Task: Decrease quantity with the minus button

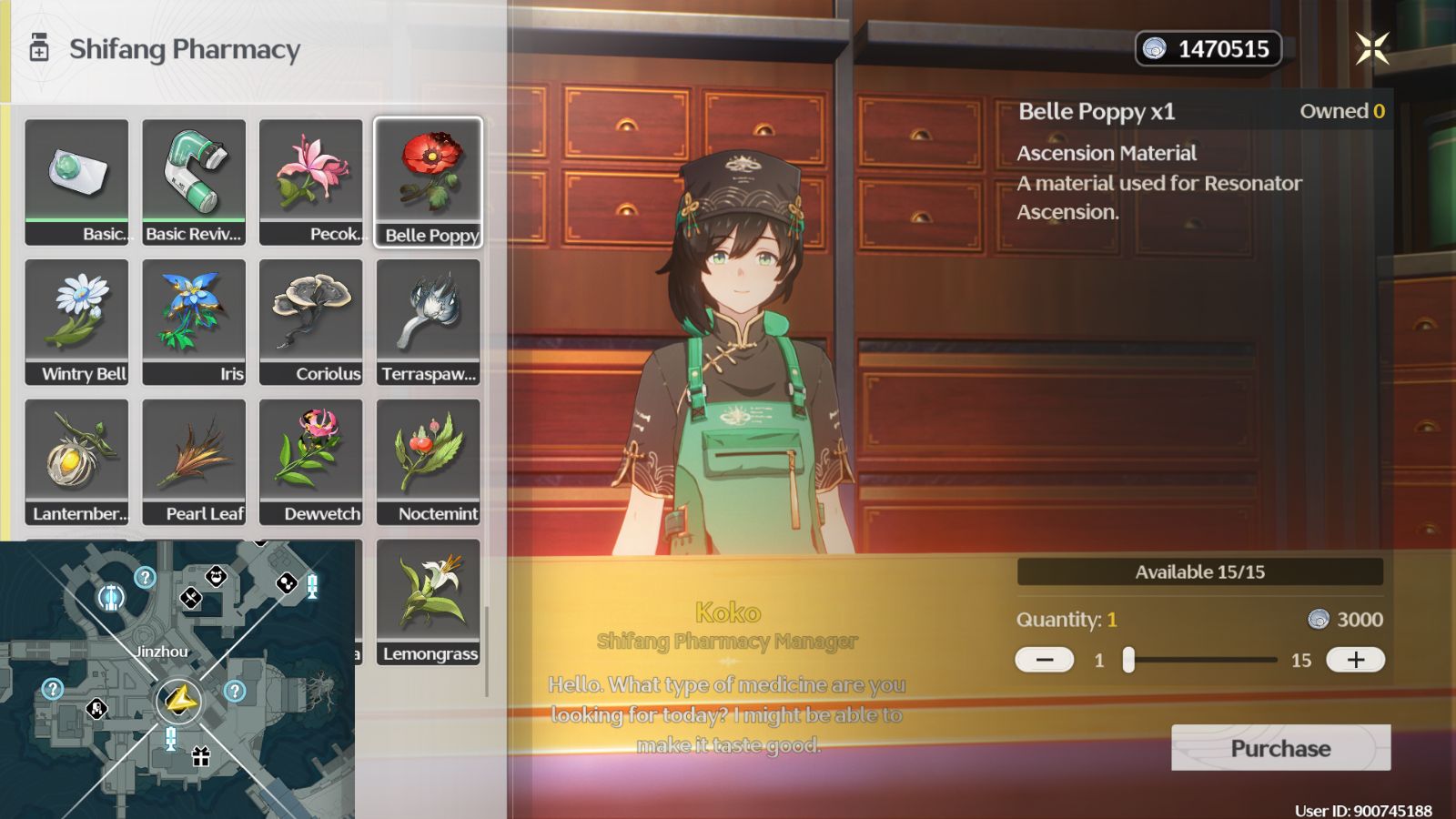Action: coord(1044,660)
